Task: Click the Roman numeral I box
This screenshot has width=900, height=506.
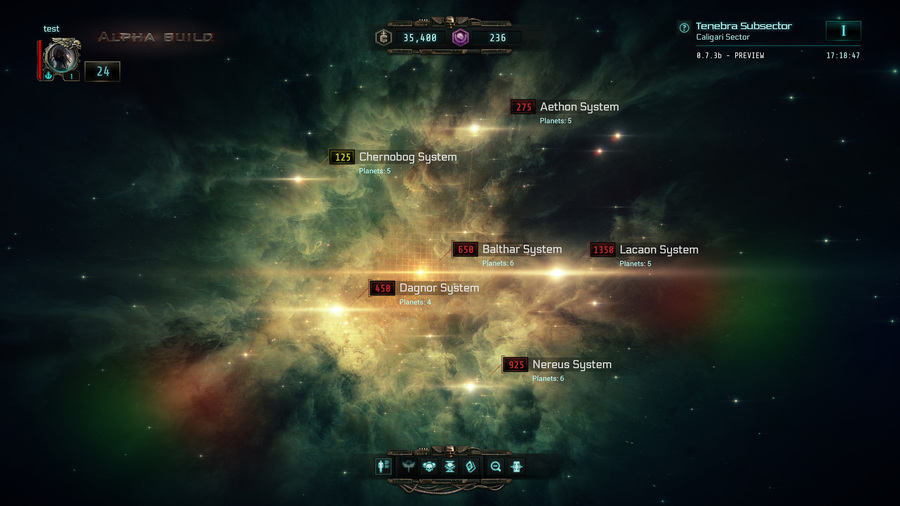Action: (843, 31)
